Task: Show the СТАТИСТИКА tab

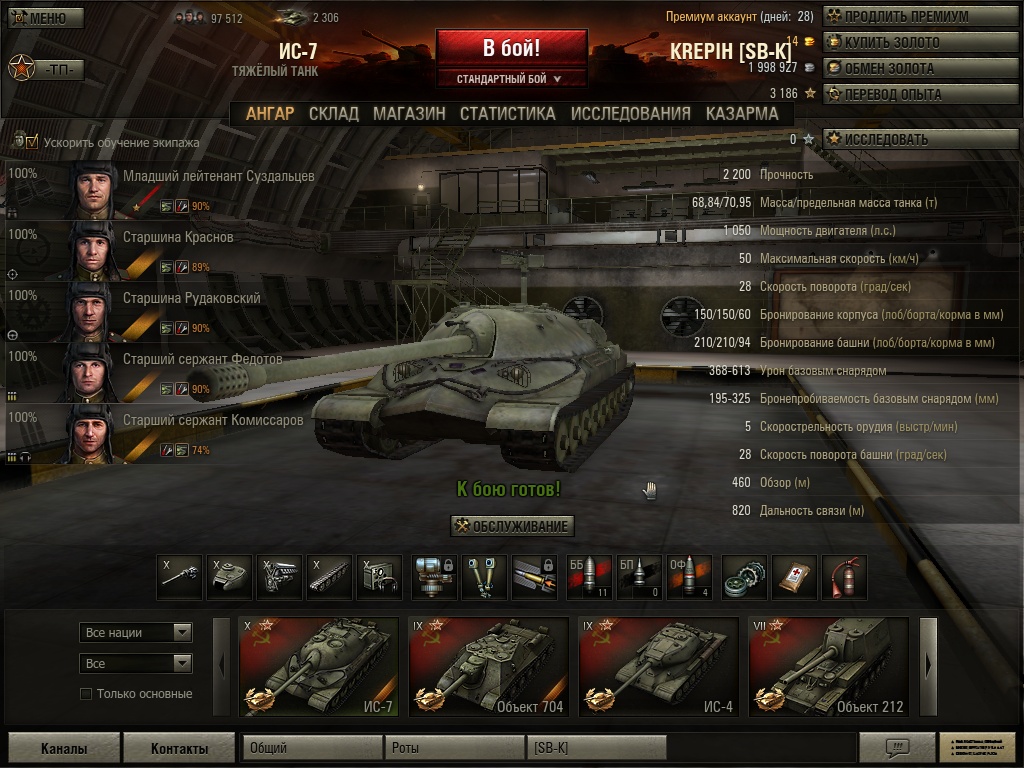Action: pyautogui.click(x=507, y=114)
